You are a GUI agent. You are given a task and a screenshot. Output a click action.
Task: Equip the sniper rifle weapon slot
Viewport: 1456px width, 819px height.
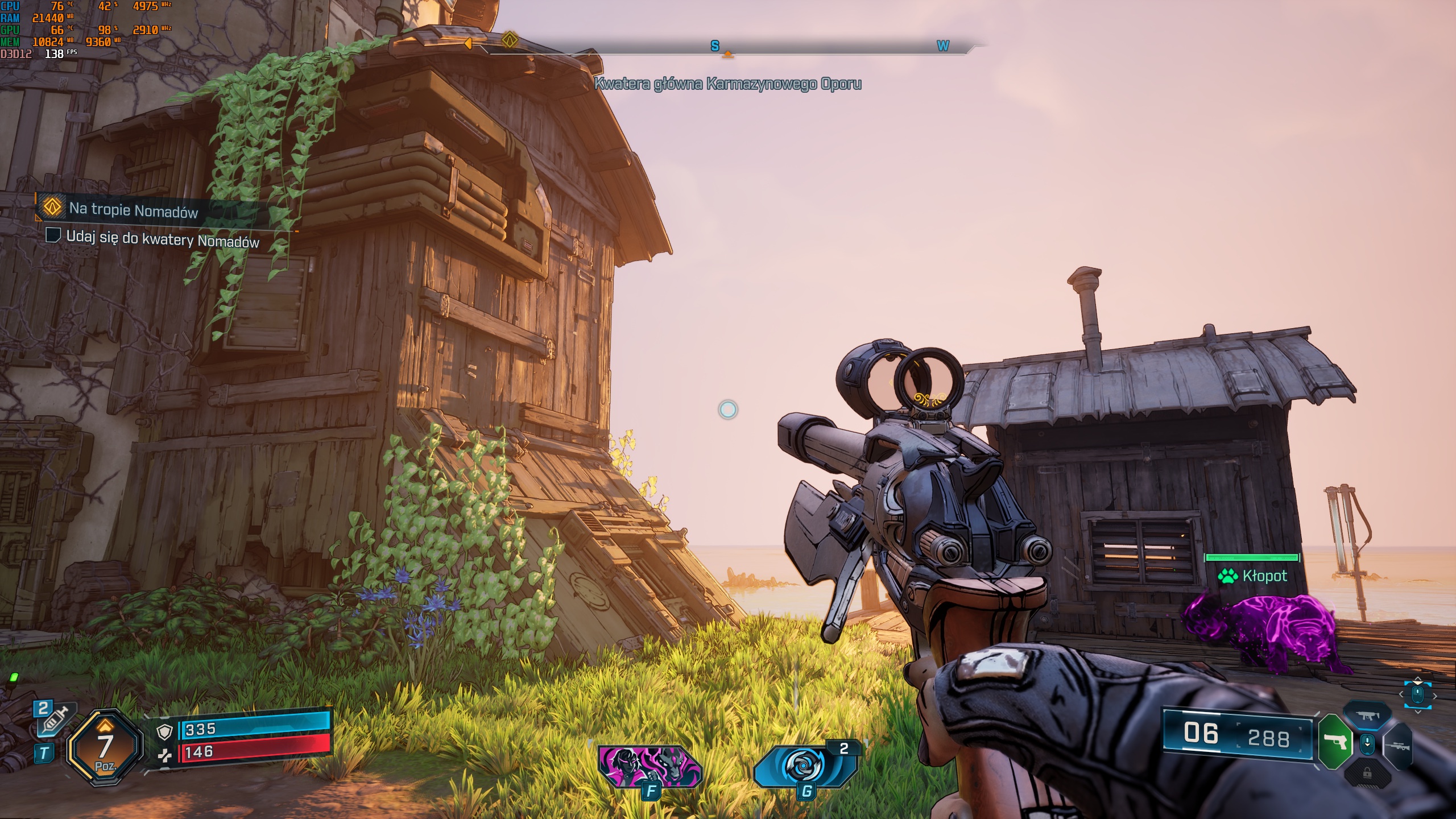pyautogui.click(x=1399, y=745)
